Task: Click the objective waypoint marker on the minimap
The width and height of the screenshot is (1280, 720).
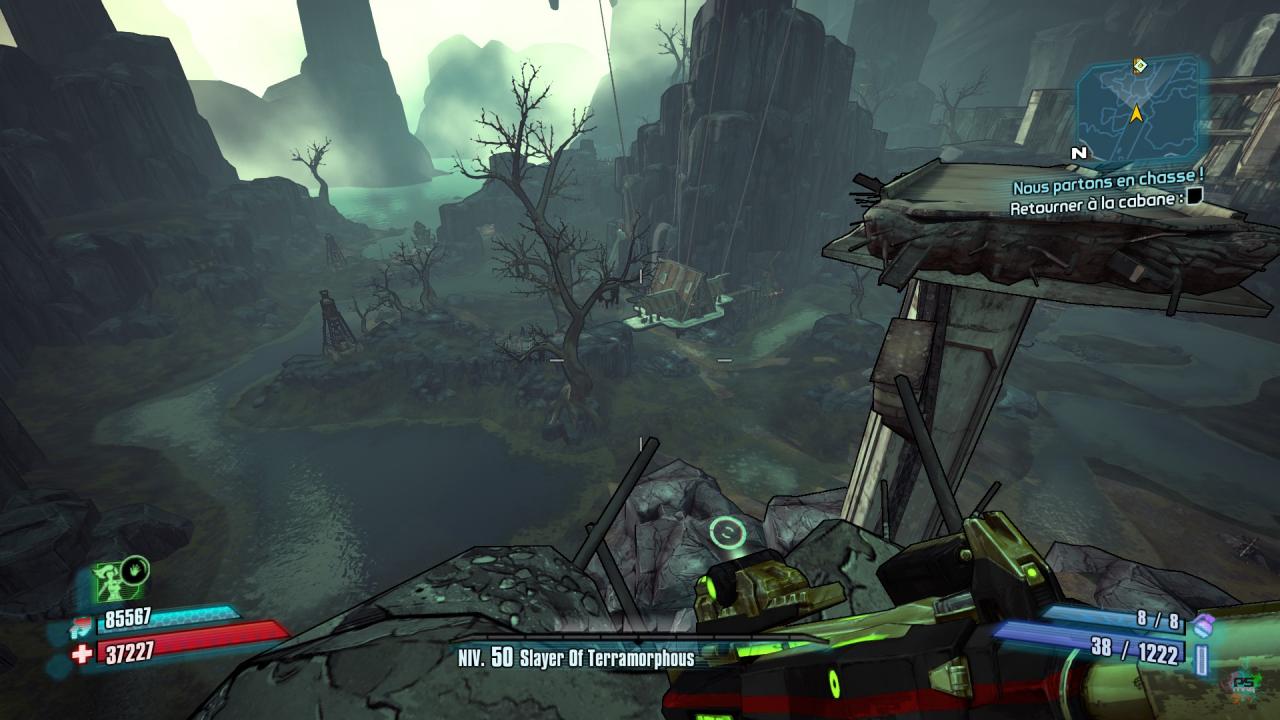Action: point(1139,66)
